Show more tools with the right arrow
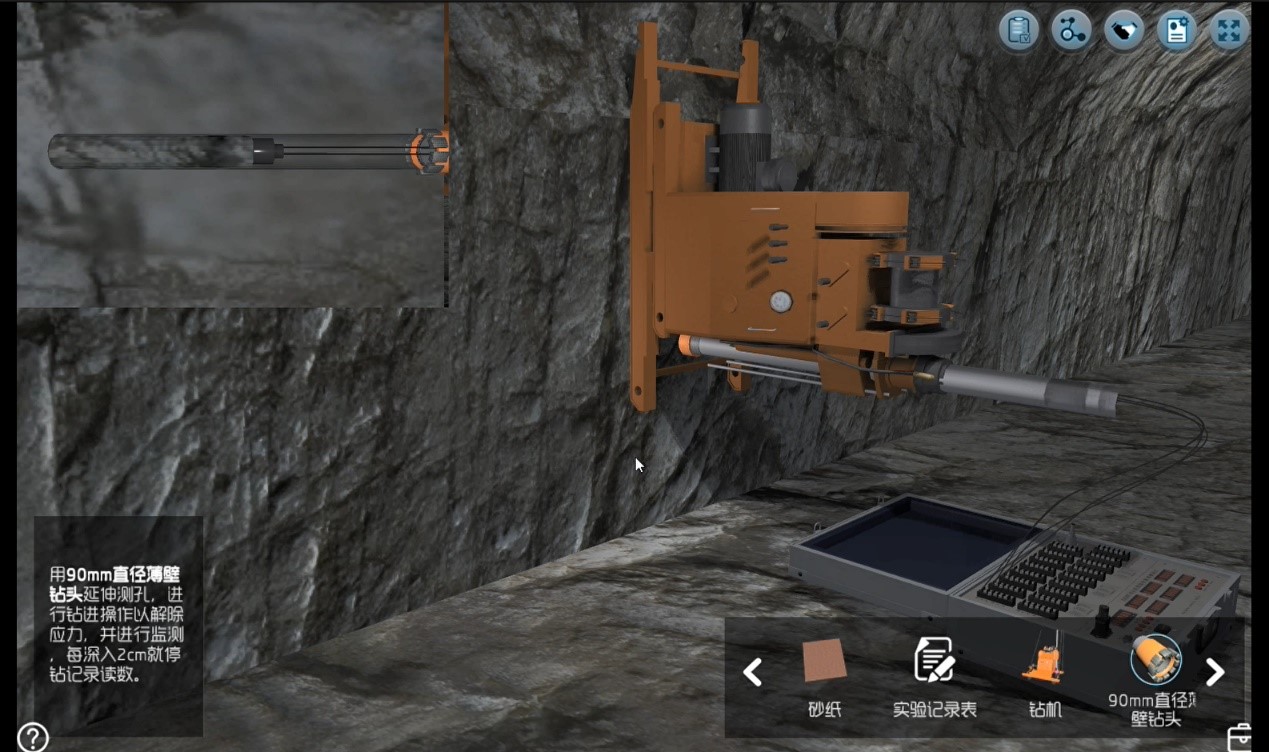This screenshot has width=1269, height=752. [x=1215, y=672]
